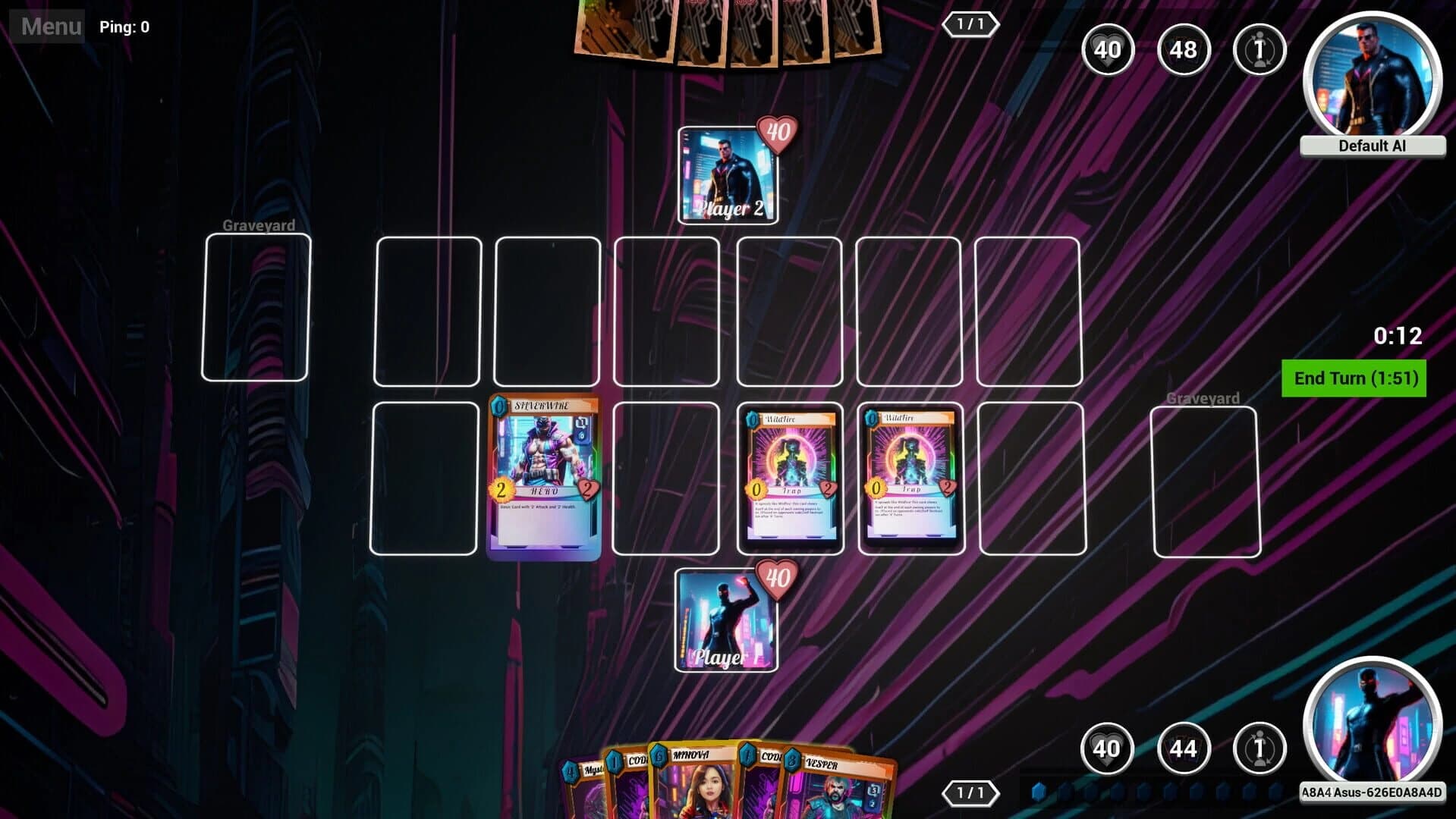Image resolution: width=1456 pixels, height=819 pixels.
Task: Click the opponent's health heart icon showing 40
Action: pyautogui.click(x=1108, y=50)
